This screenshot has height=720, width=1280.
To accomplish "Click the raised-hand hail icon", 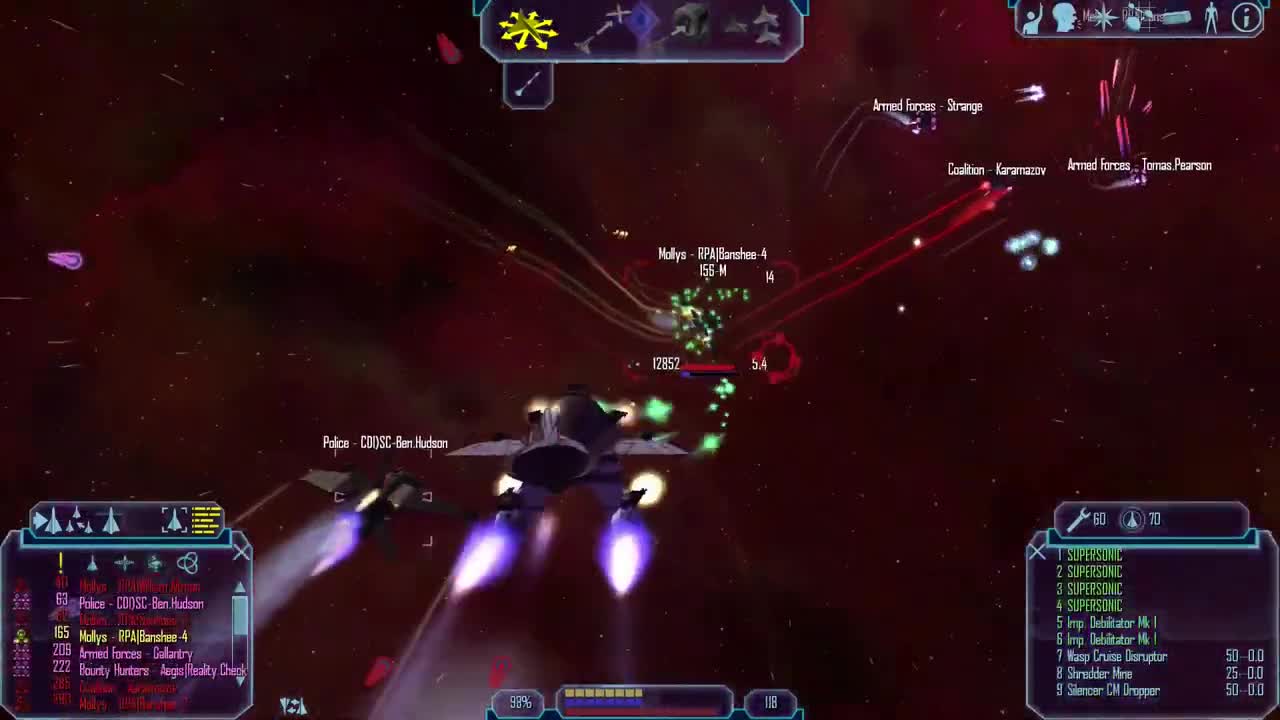I will (1033, 18).
